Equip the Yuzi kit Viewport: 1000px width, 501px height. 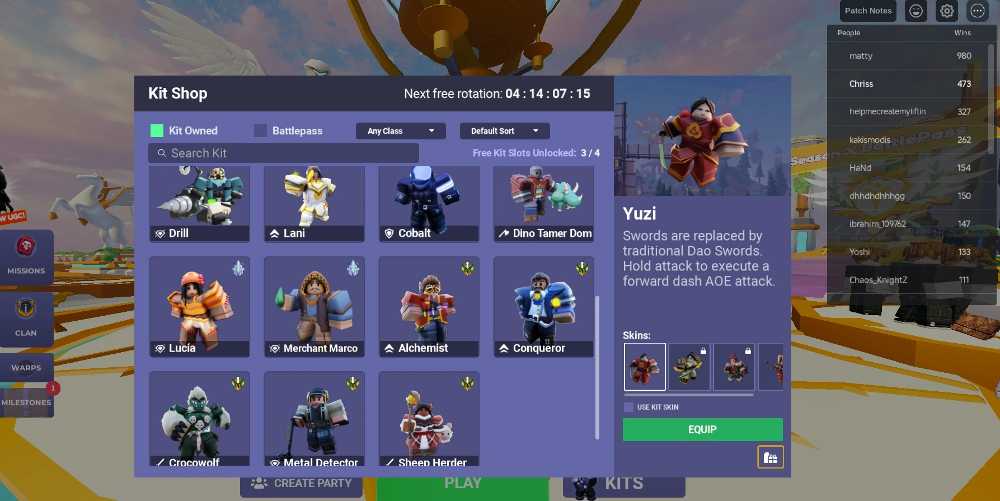click(702, 430)
